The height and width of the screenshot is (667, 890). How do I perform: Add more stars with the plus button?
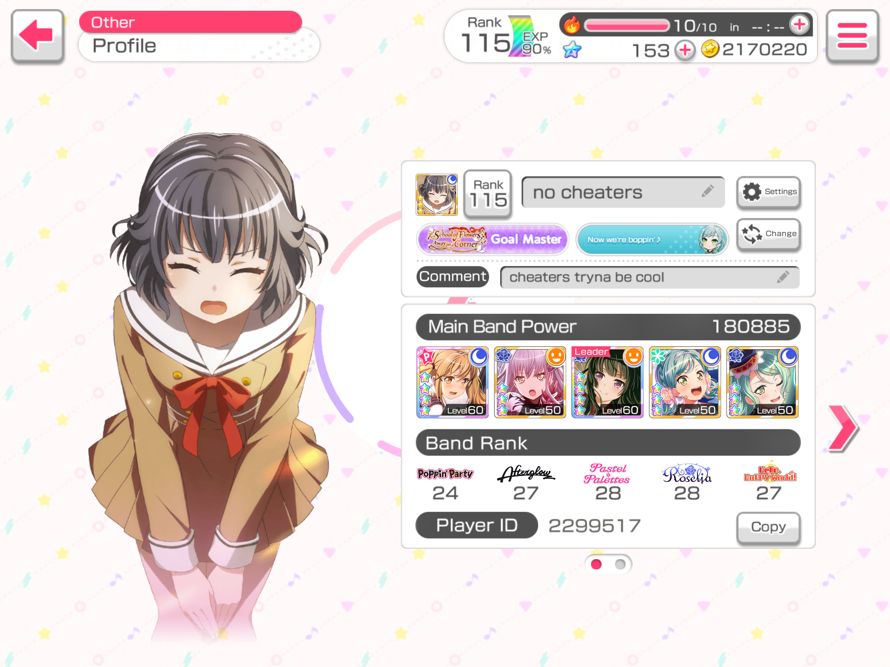click(x=685, y=50)
